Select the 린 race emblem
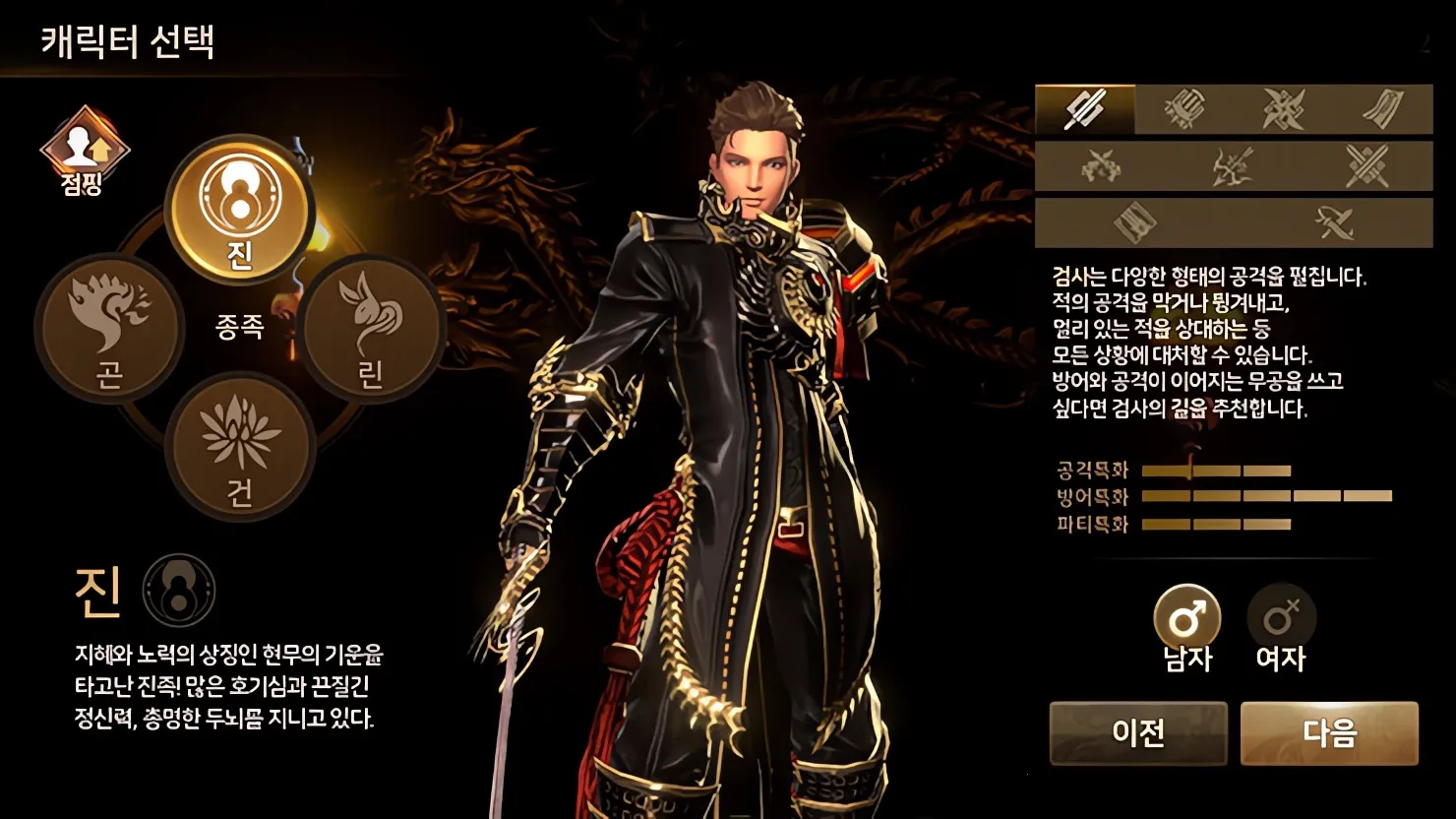This screenshot has width=1456, height=819. (x=369, y=330)
